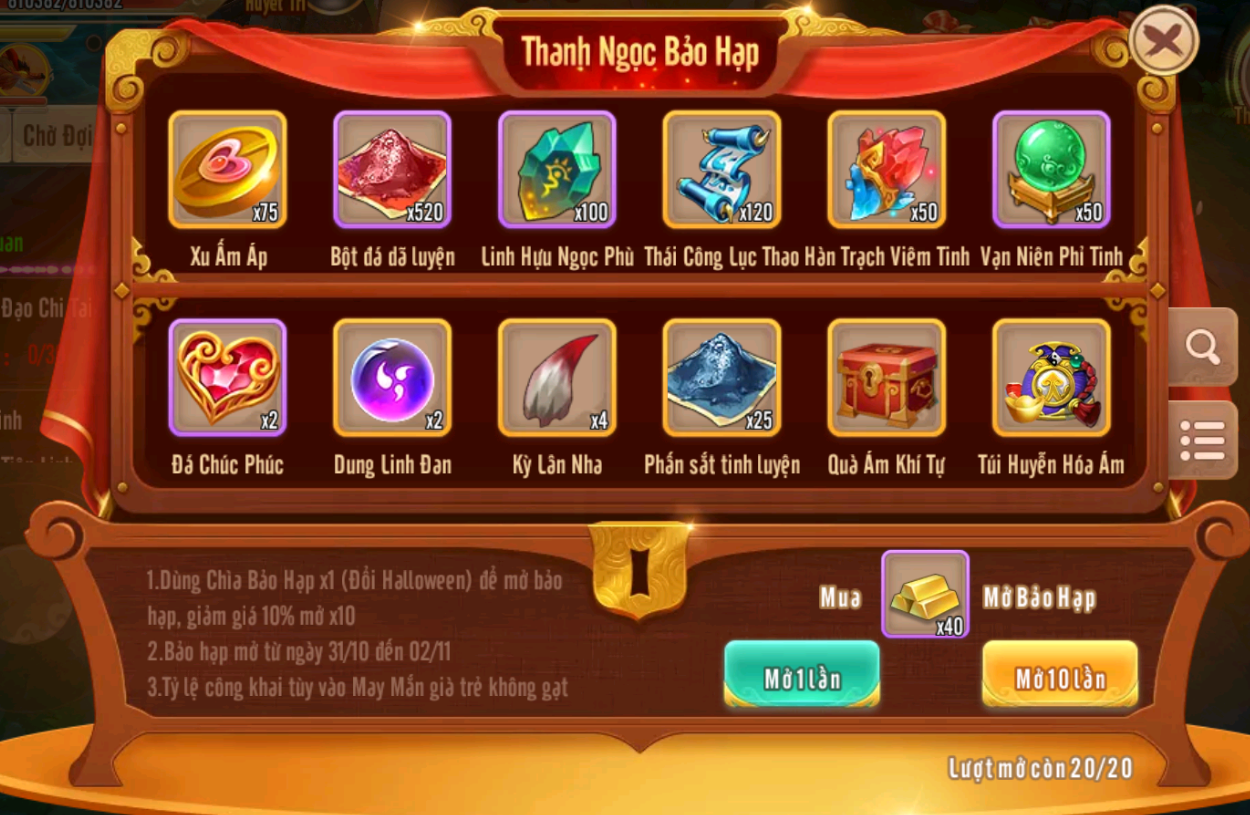Inspect the Linh Hựu Ngọc Phù gem
This screenshot has height=815, width=1250.
pos(557,169)
